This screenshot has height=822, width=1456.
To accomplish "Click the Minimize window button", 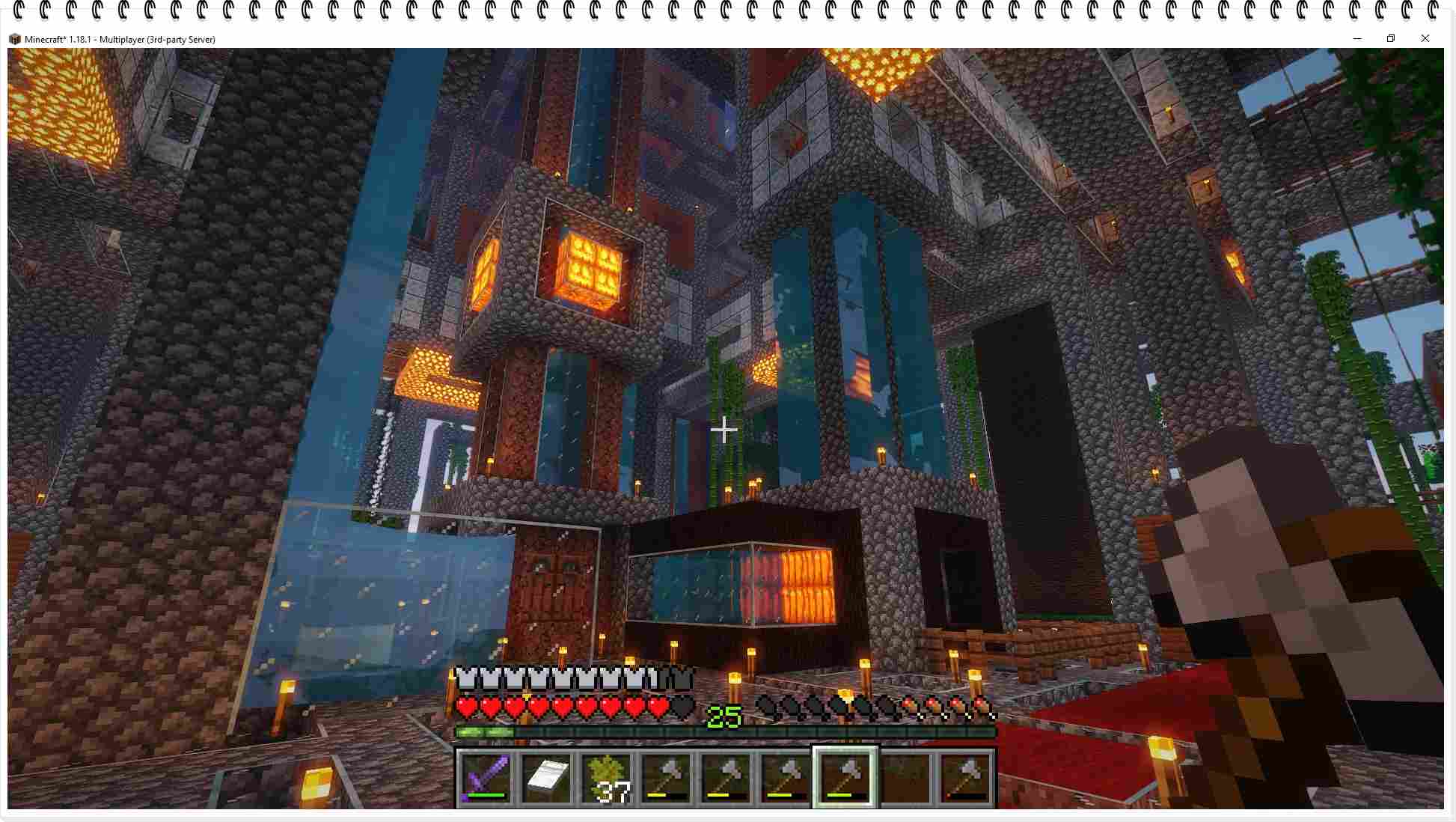I will click(x=1356, y=38).
